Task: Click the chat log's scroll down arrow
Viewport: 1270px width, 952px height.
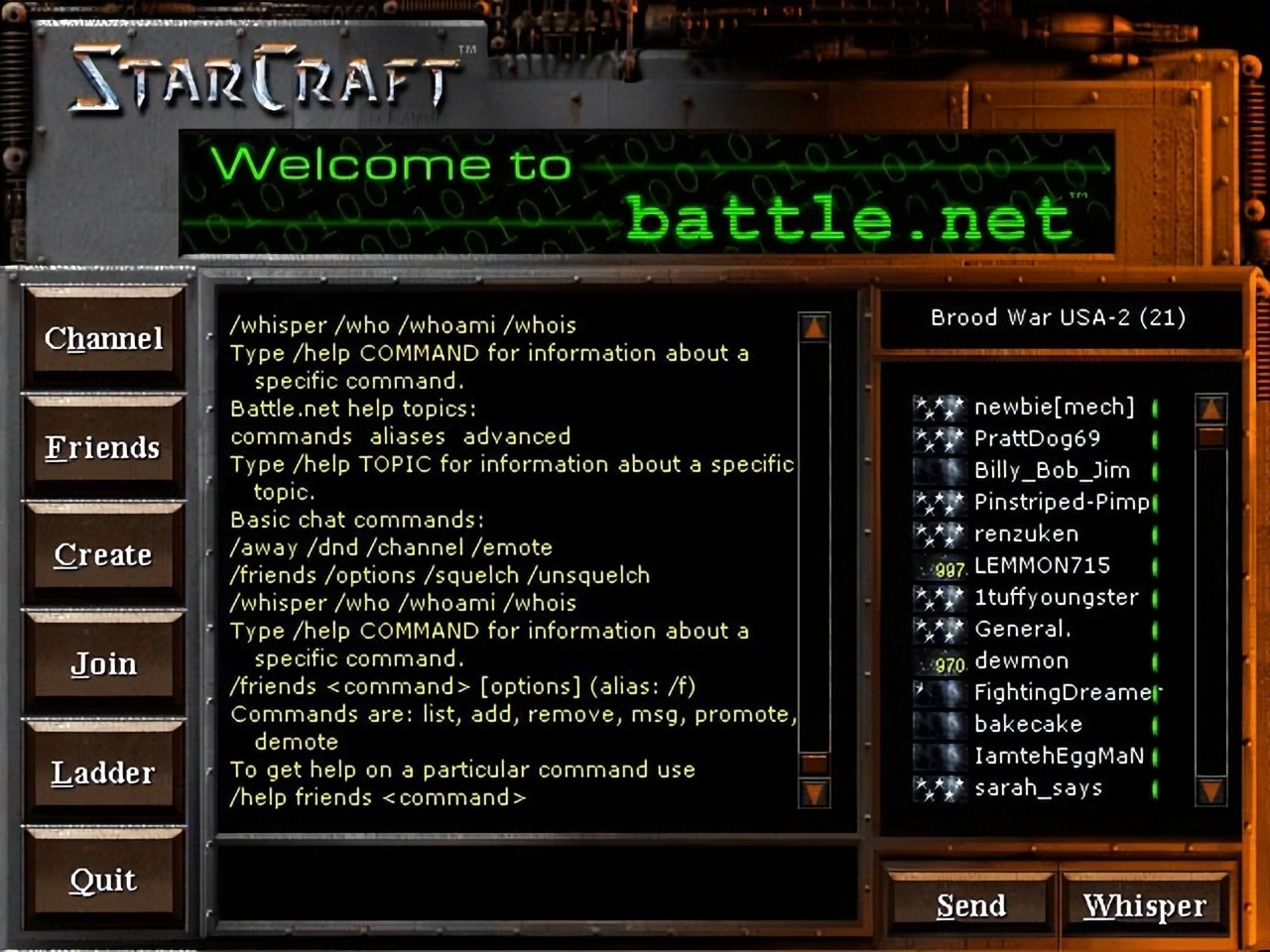Action: pyautogui.click(x=815, y=791)
